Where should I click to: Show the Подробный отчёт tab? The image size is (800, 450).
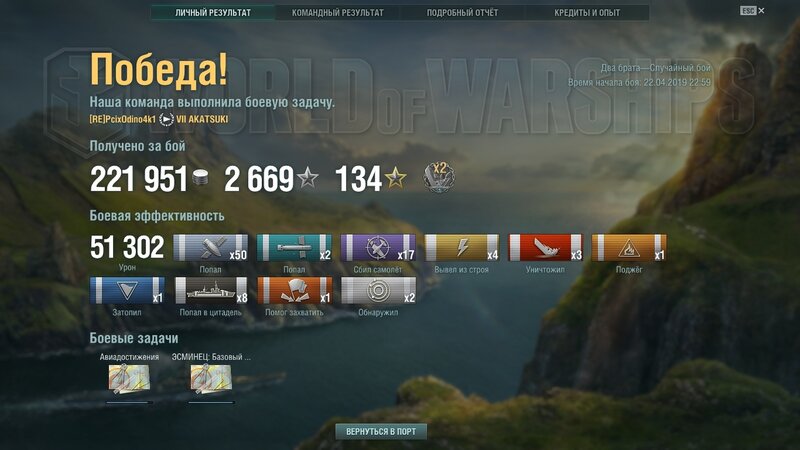tap(462, 13)
